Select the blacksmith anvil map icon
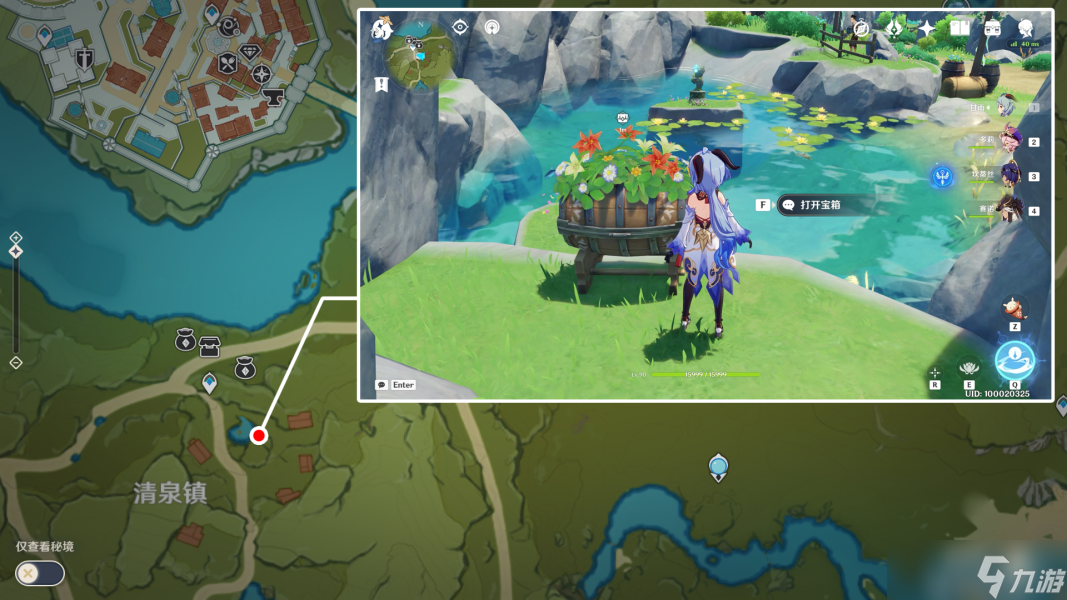 point(271,97)
